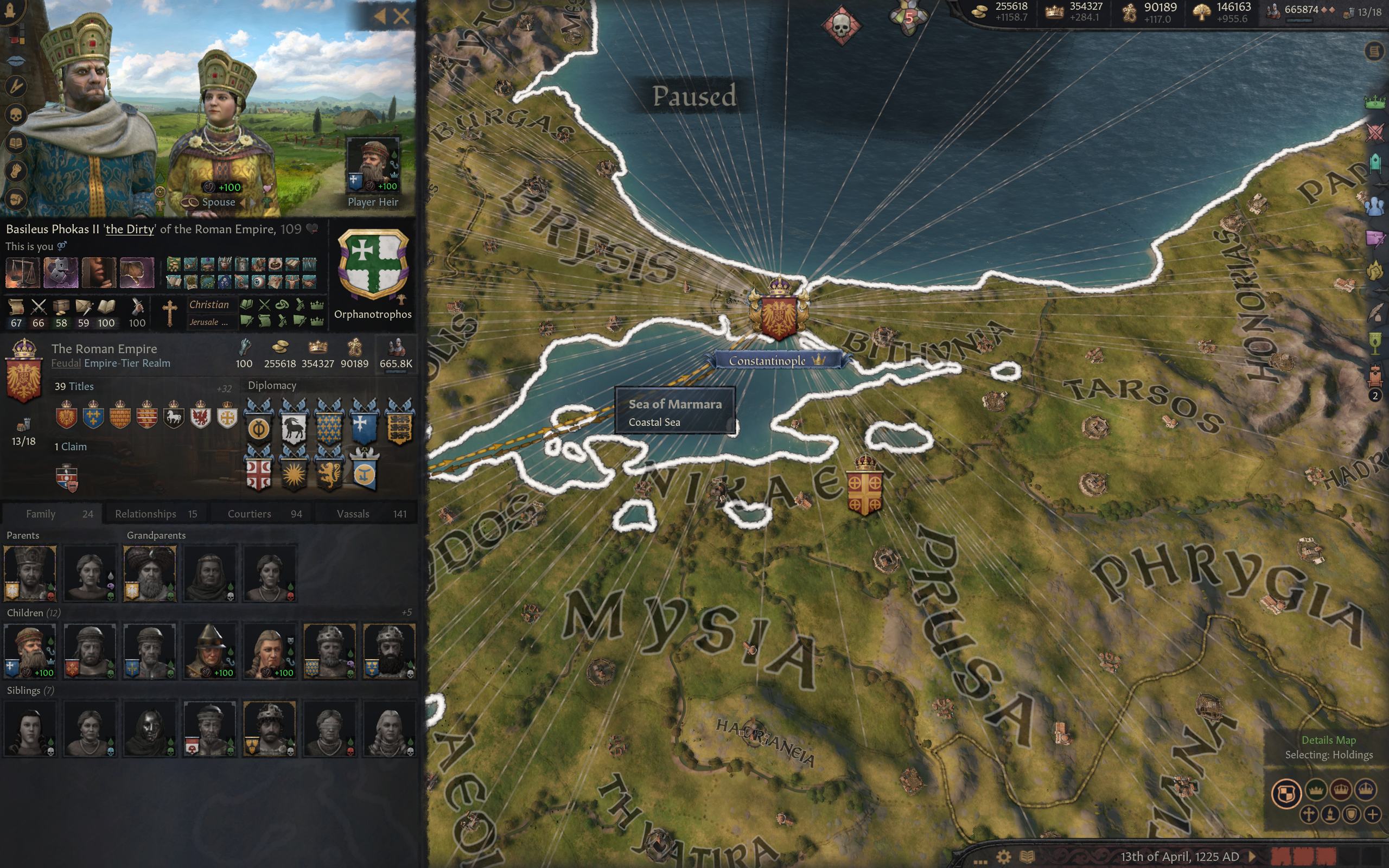Open the Orphanotrophos dynasty shield
This screenshot has width=1389, height=868.
point(373,265)
